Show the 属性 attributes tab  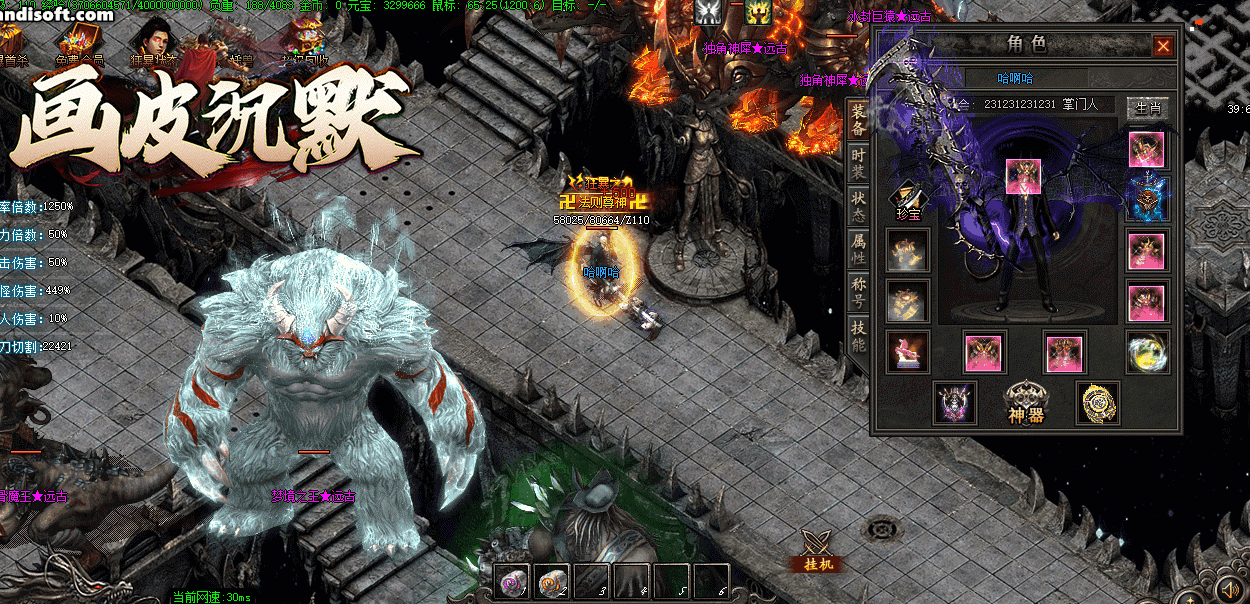point(858,249)
